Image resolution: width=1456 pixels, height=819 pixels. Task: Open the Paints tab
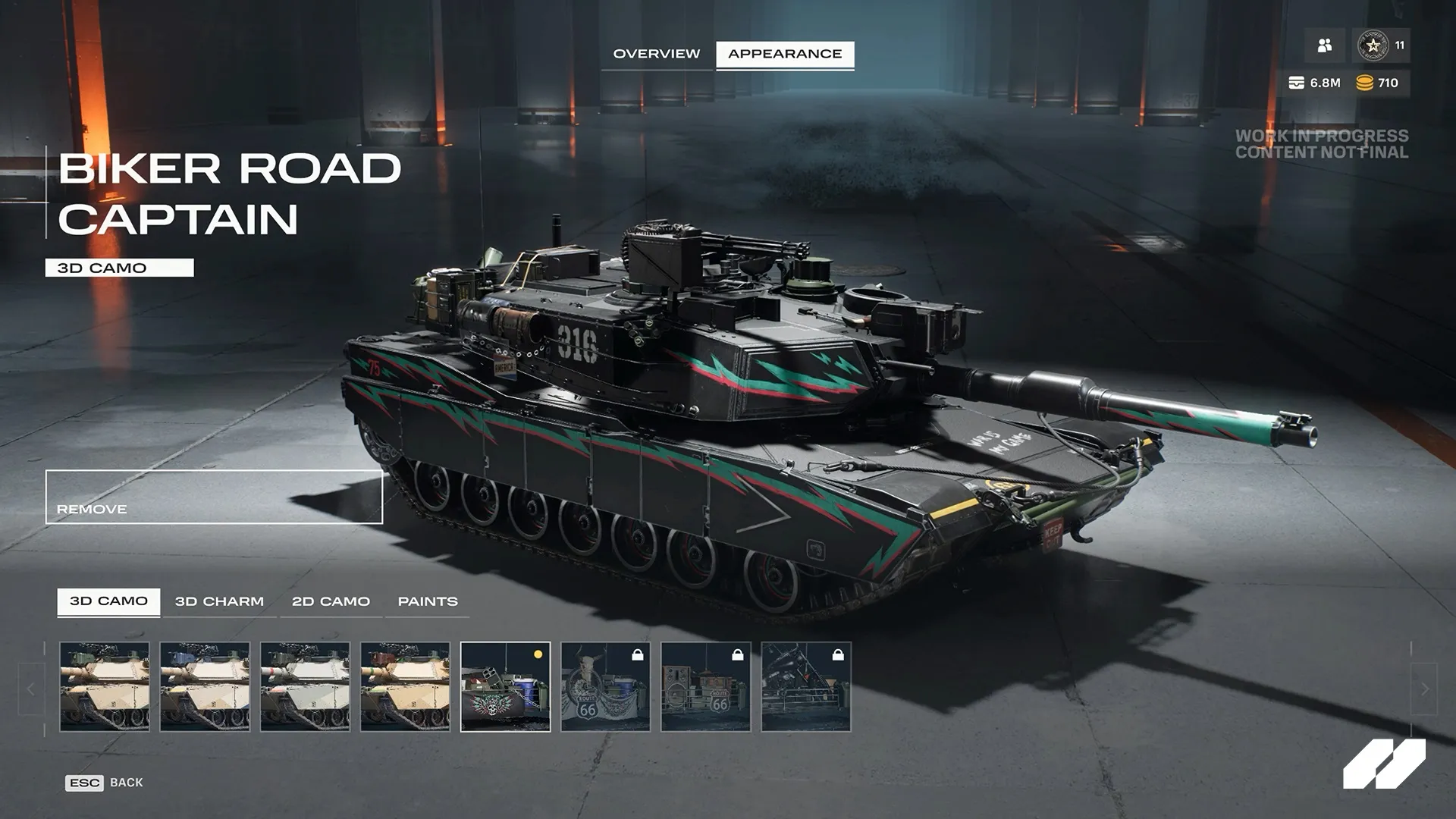(x=427, y=601)
